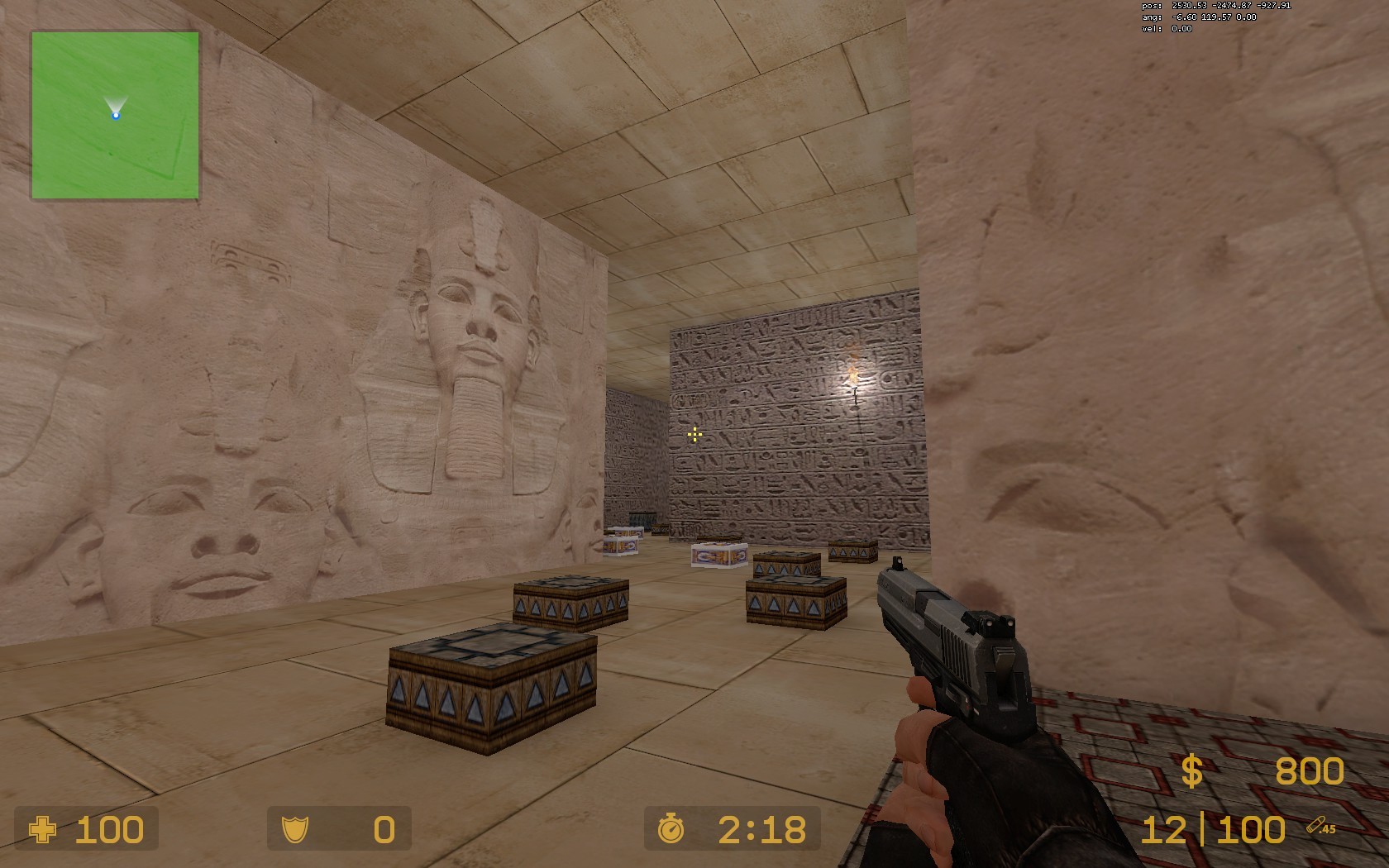Select the yellow crosshair in screen center
The width and height of the screenshot is (1389, 868).
pos(694,434)
